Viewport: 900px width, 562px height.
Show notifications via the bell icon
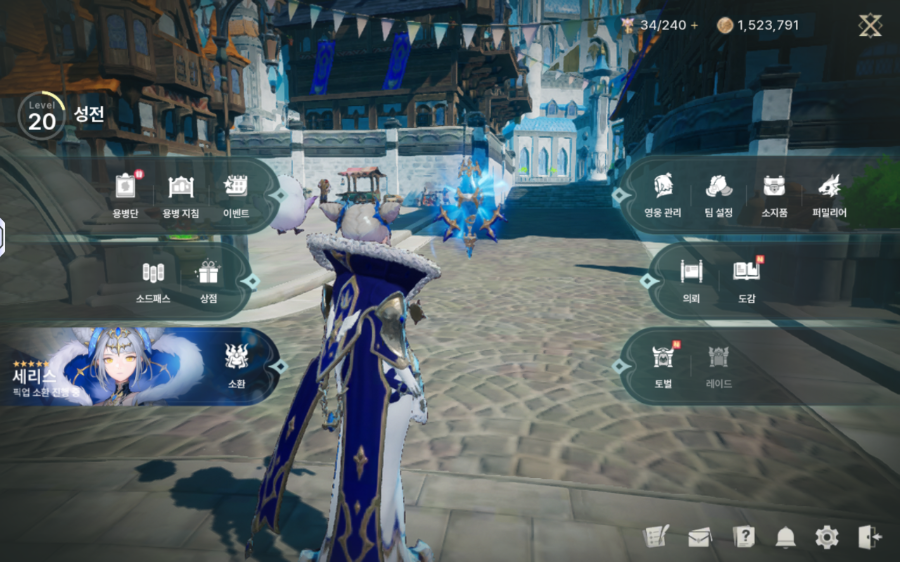(785, 537)
